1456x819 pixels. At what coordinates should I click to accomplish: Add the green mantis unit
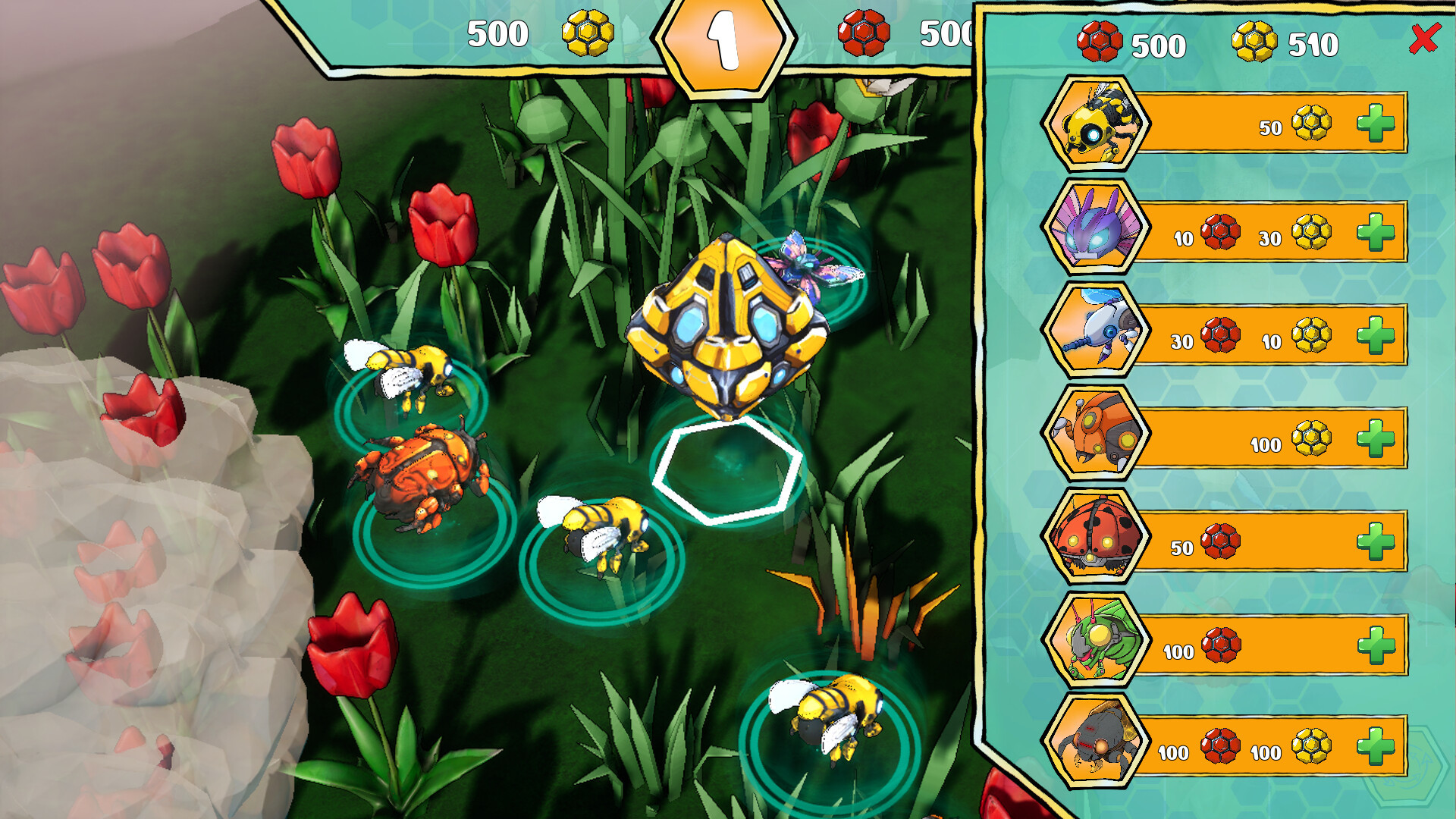click(x=1376, y=645)
